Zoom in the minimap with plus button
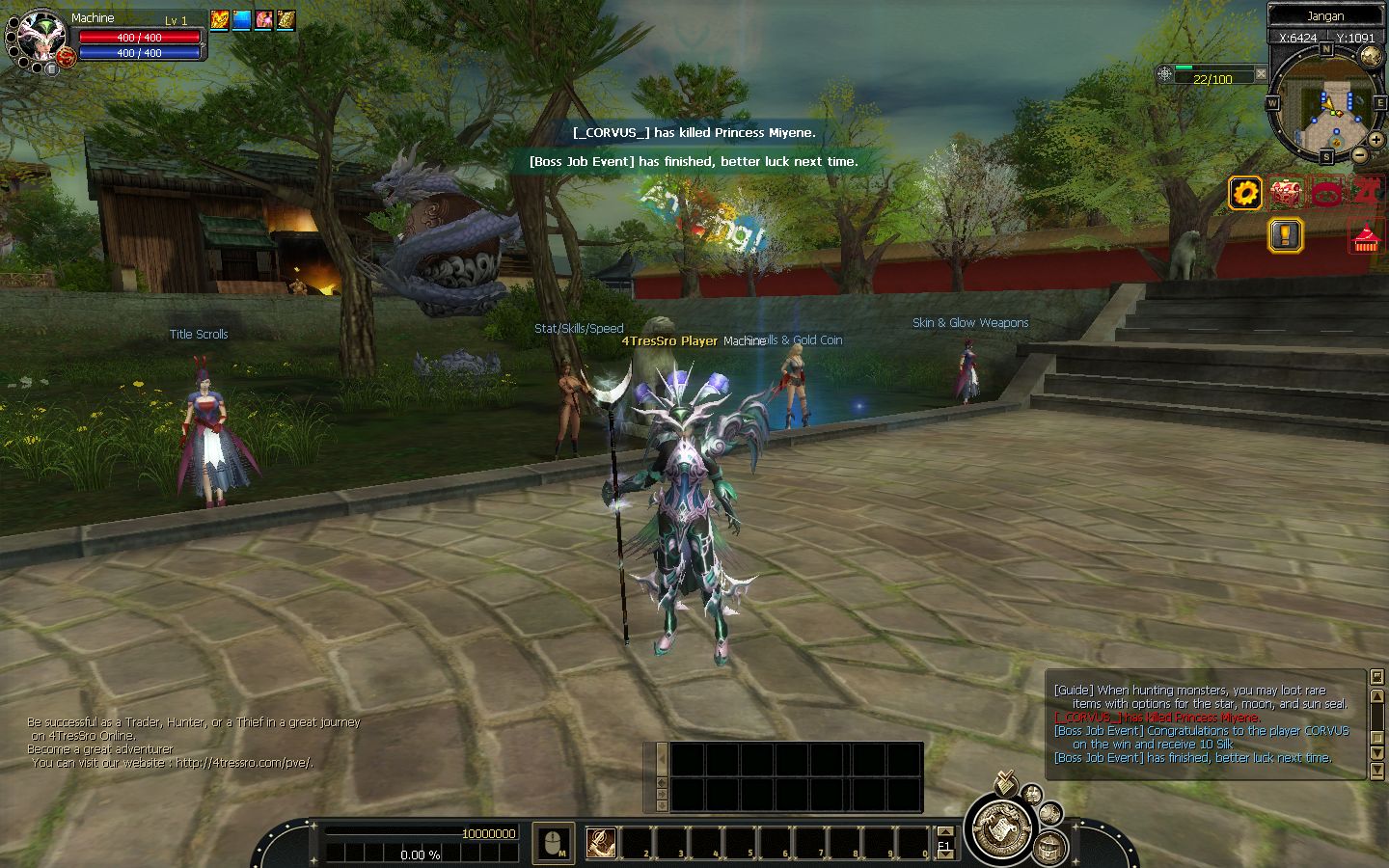Screen dimensions: 1389x868 [1375, 140]
